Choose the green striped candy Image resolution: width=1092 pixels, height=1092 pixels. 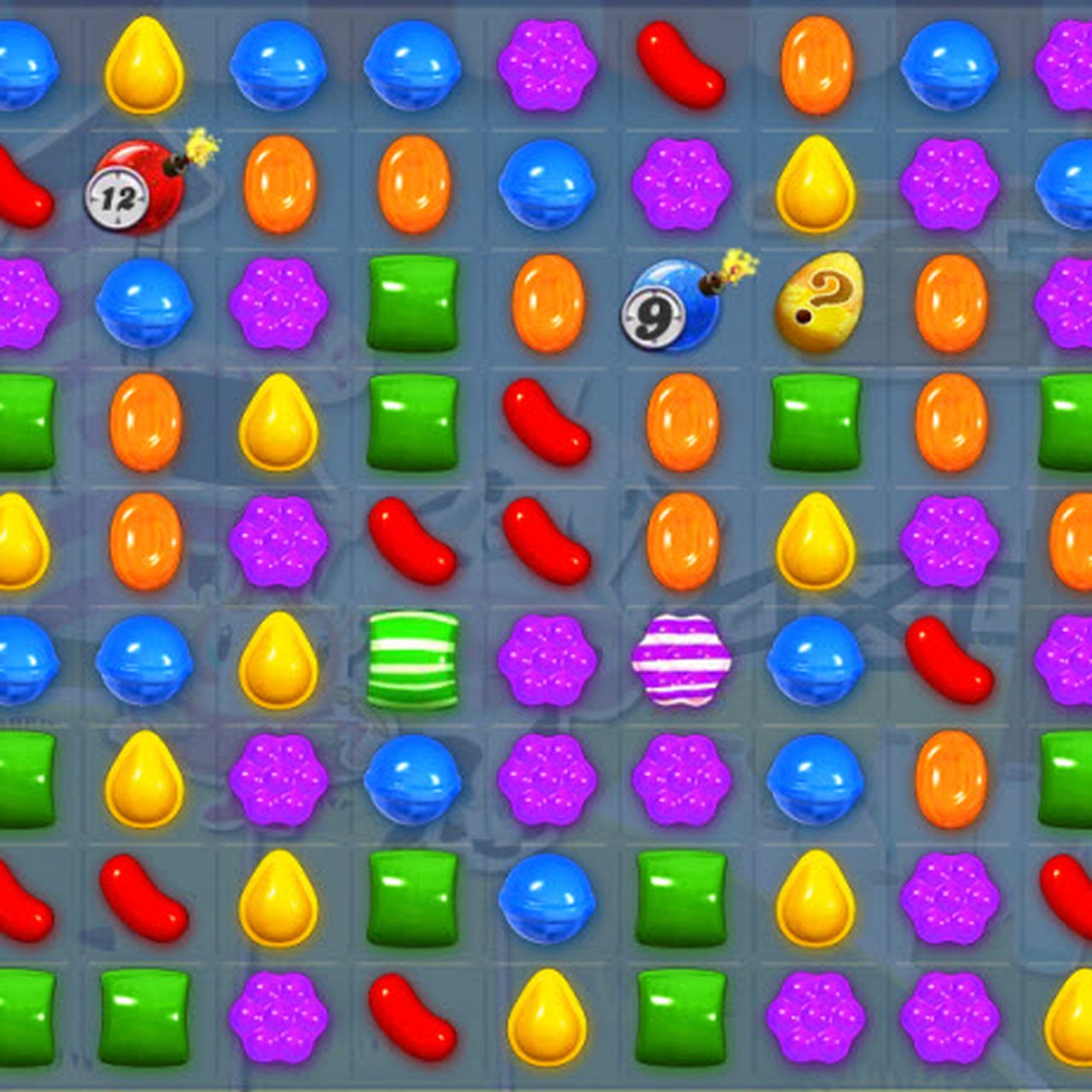tap(413, 659)
